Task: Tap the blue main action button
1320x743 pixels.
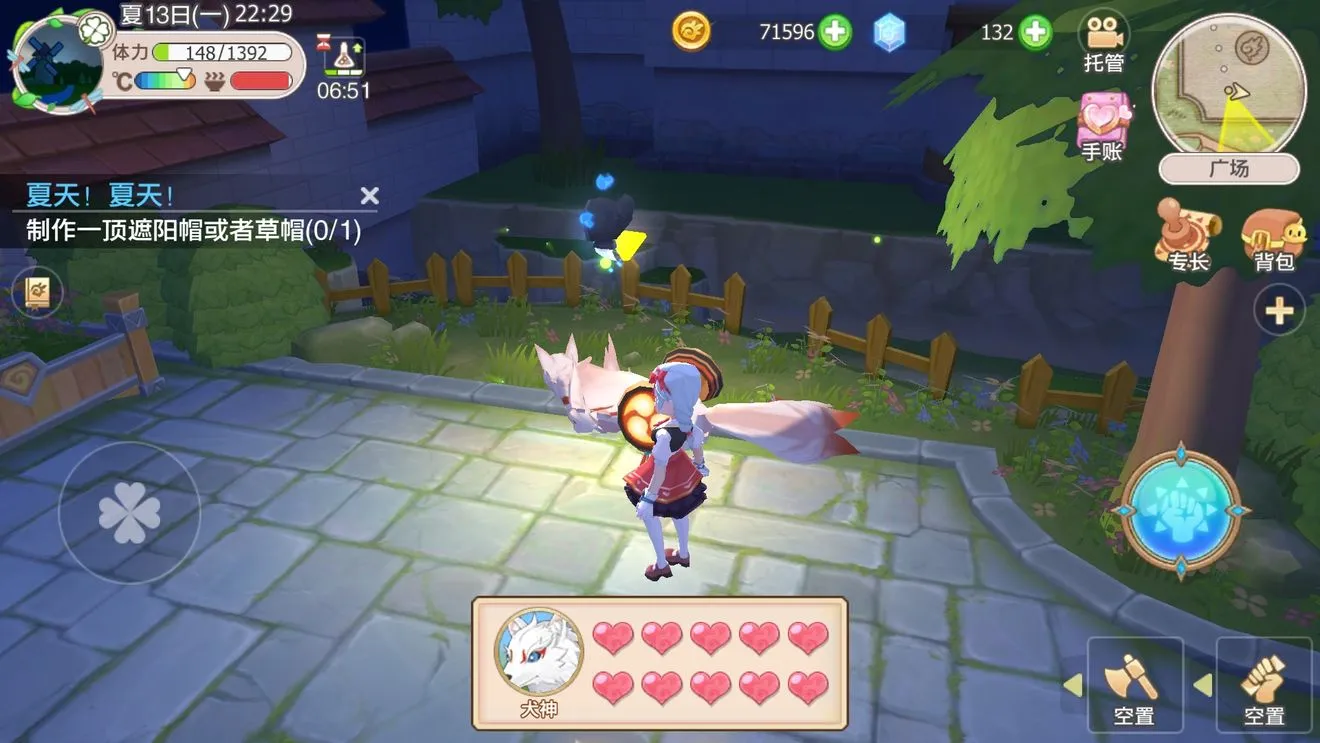Action: [1180, 510]
